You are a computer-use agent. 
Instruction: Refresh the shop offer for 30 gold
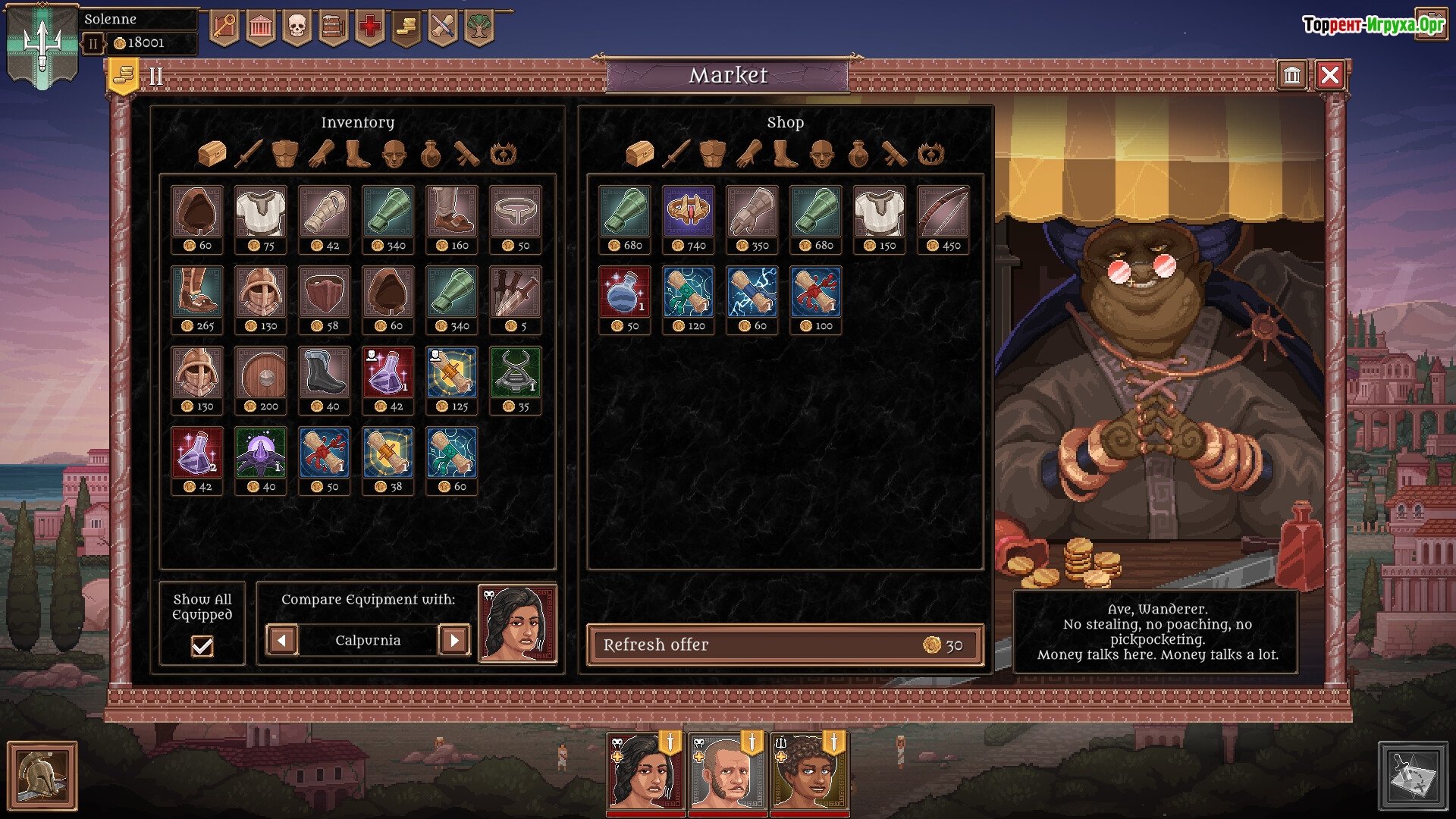785,645
